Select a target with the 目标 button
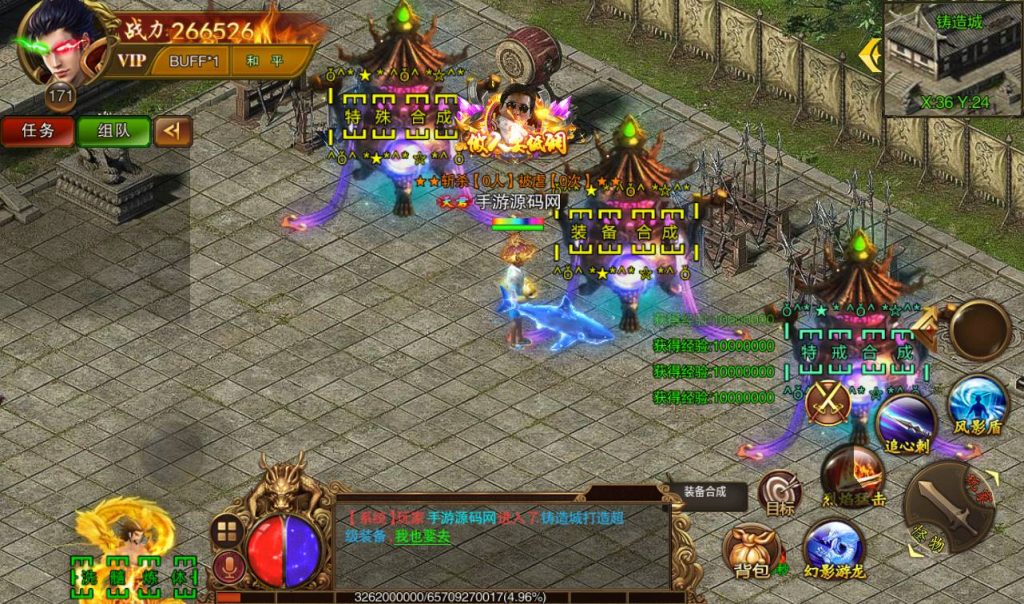 tap(779, 493)
